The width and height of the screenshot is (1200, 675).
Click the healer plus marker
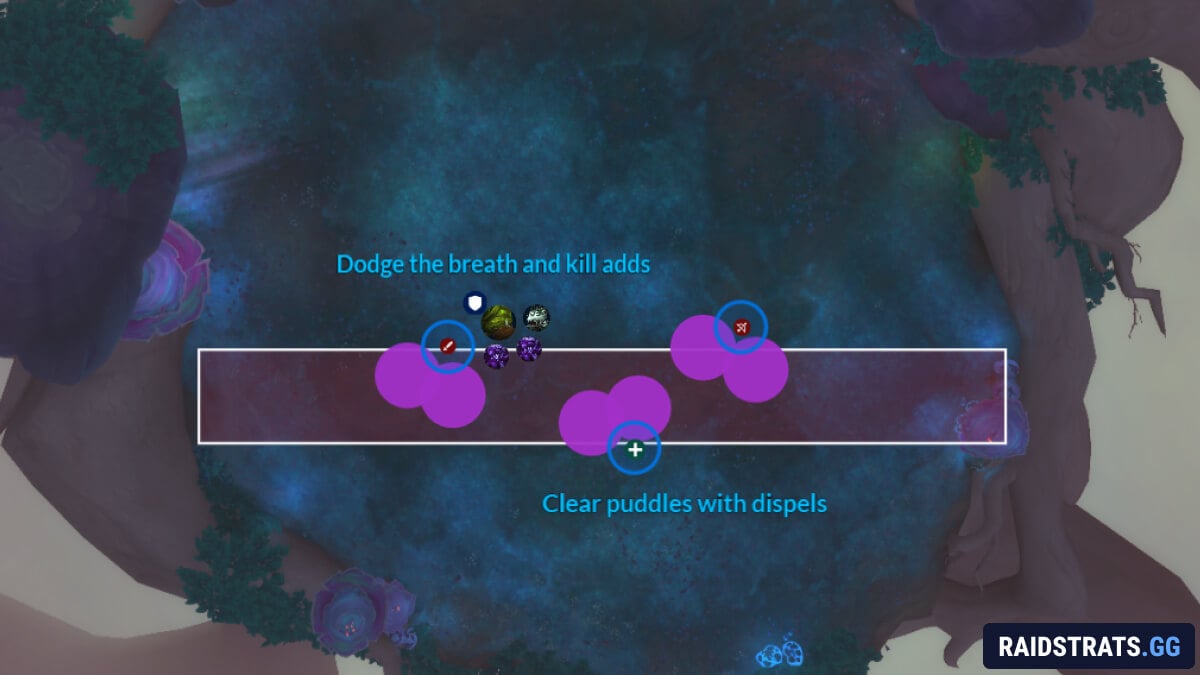pyautogui.click(x=634, y=449)
